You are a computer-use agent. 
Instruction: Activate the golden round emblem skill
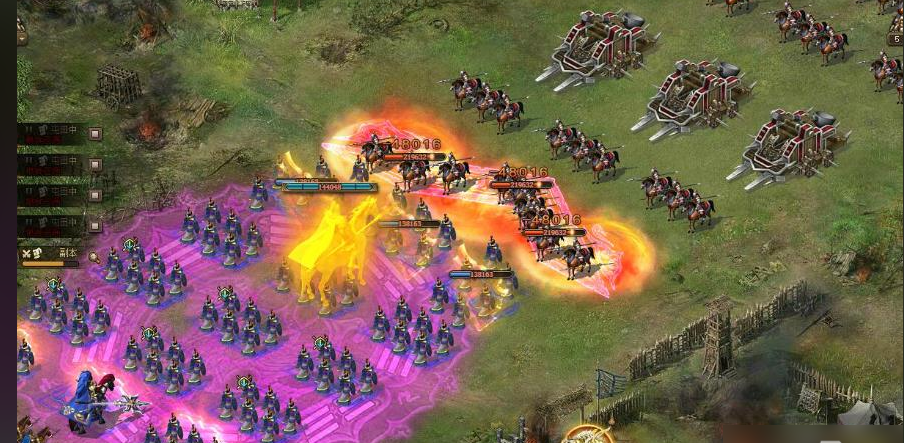[588, 435]
